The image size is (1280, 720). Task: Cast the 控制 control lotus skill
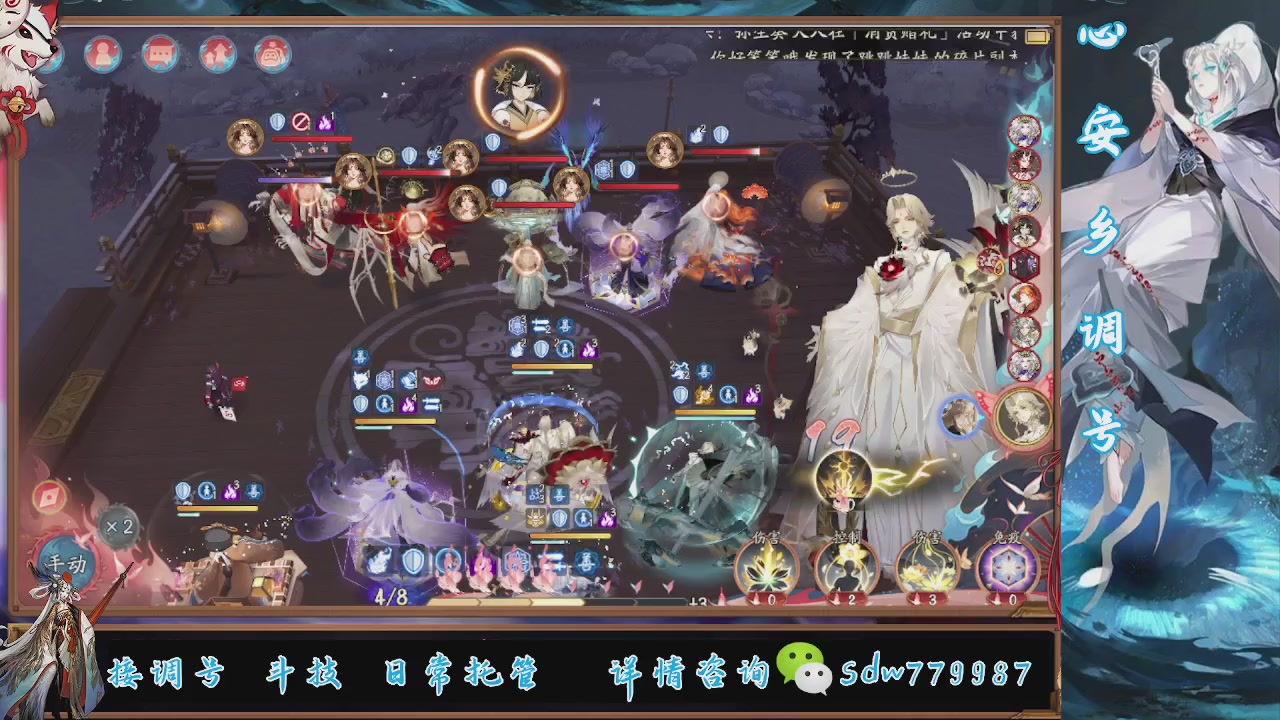click(x=843, y=568)
